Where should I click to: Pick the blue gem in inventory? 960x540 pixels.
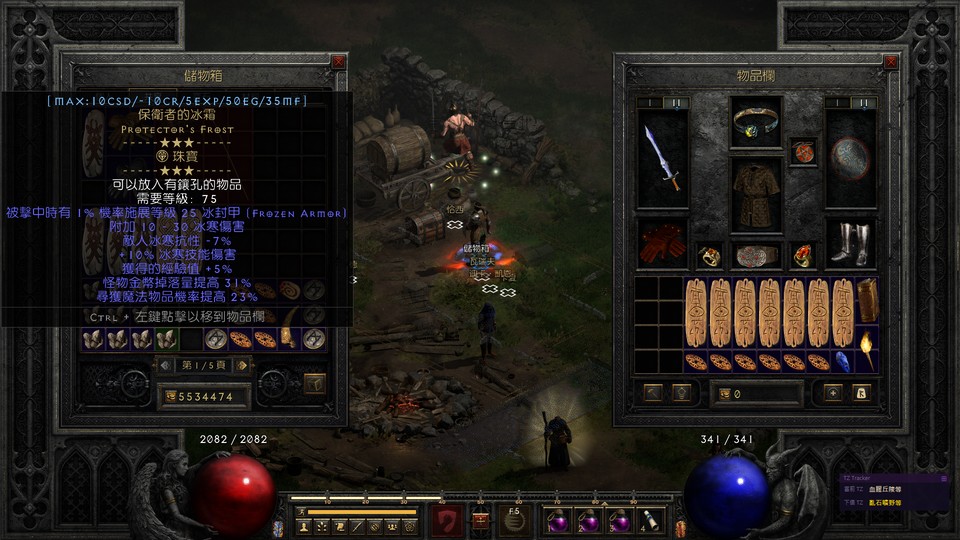click(x=843, y=361)
